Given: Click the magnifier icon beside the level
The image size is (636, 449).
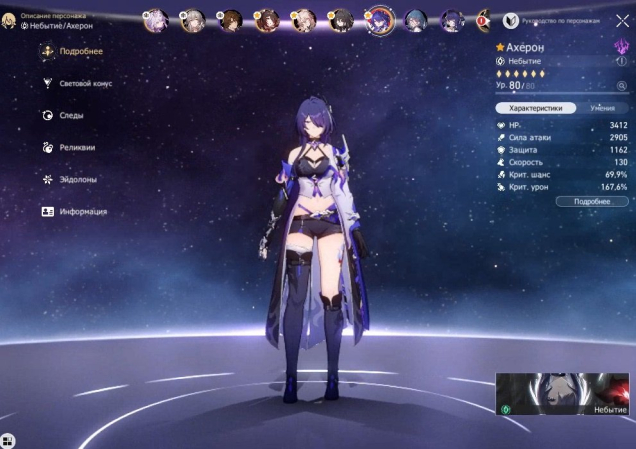Looking at the screenshot, I should tap(621, 86).
